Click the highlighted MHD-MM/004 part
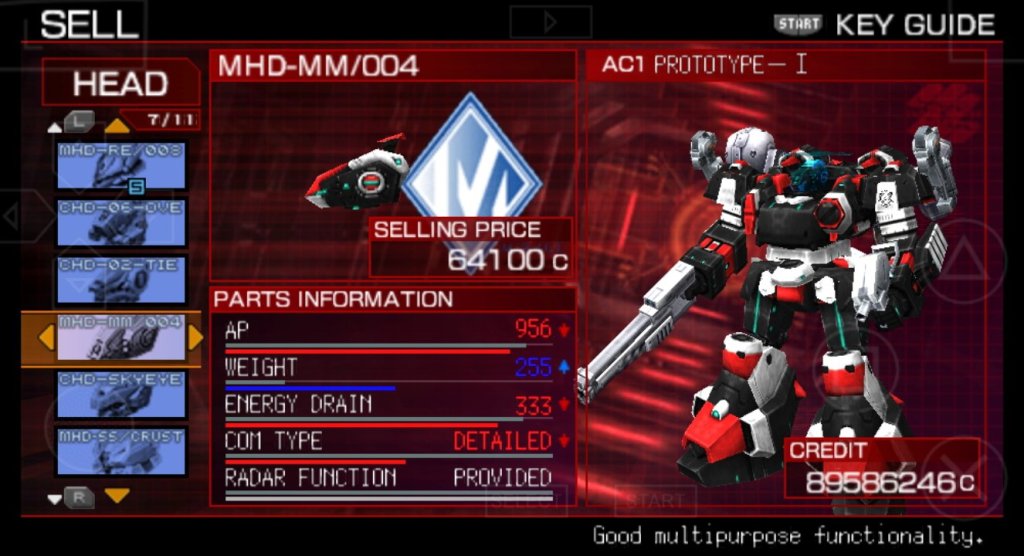 121,338
